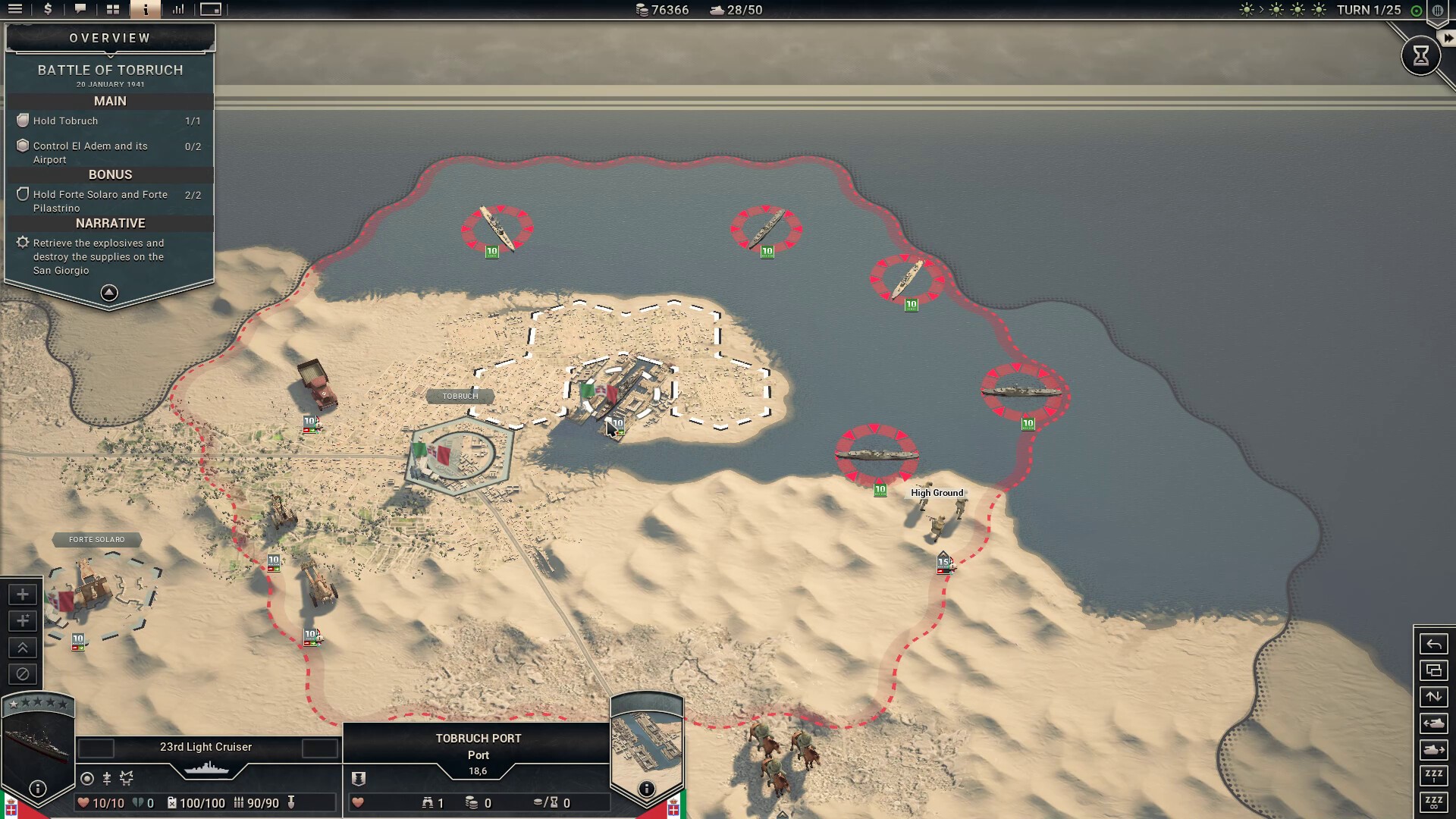The height and width of the screenshot is (819, 1456).
Task: Select next unit with tank-right arrow
Action: tap(1433, 750)
